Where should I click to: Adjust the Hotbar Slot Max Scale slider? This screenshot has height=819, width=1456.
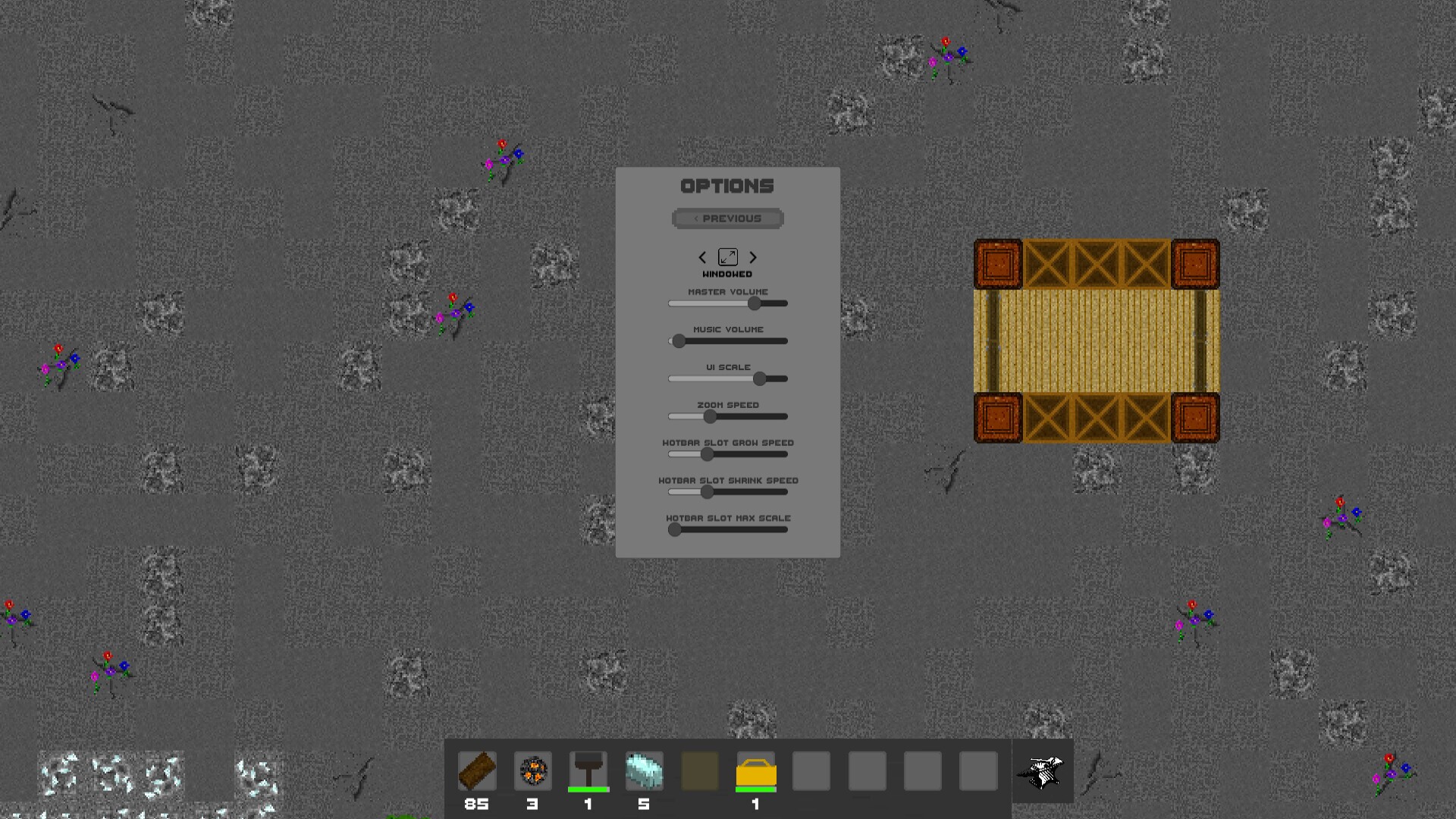tap(674, 530)
